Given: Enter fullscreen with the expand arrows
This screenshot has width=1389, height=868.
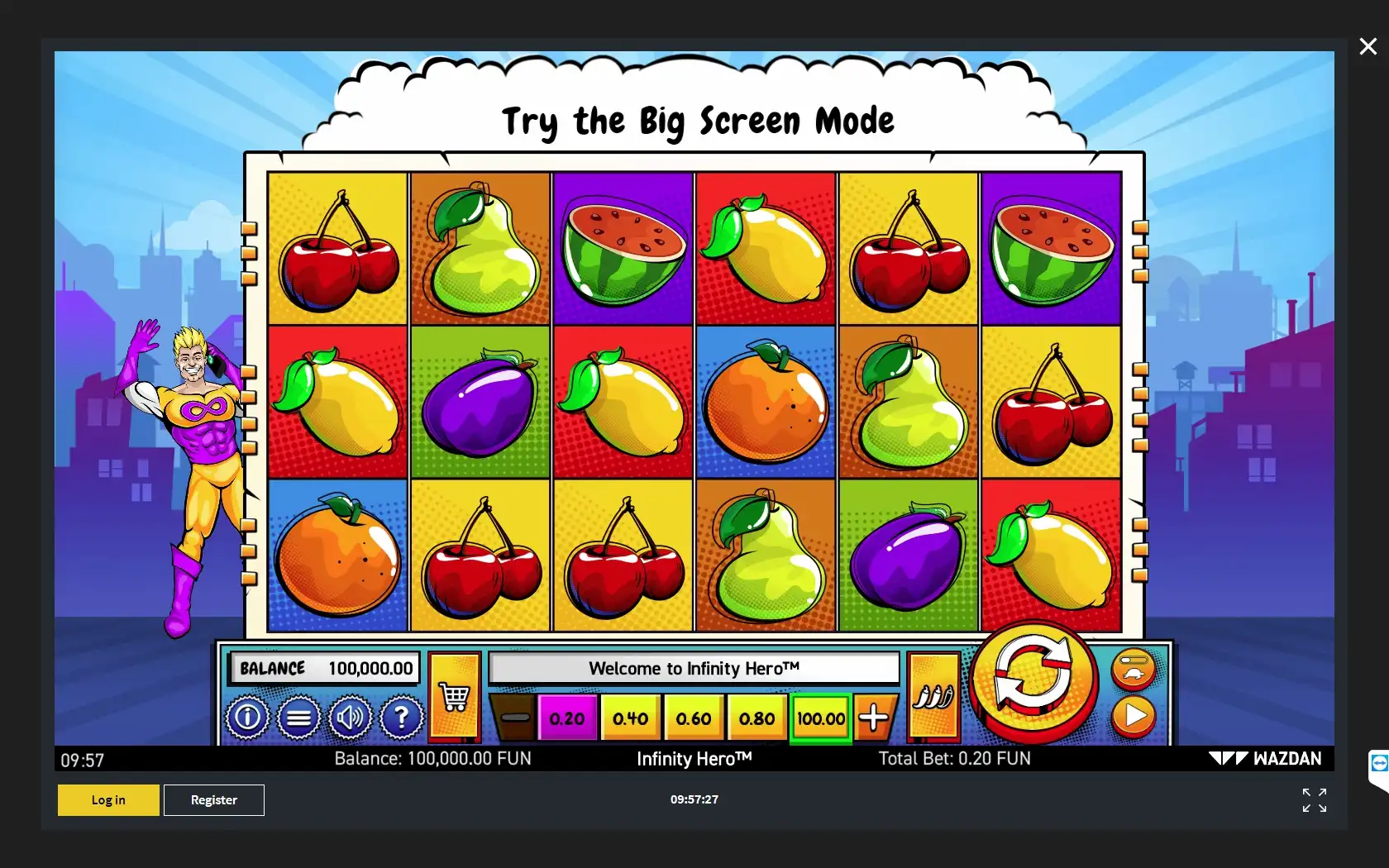Looking at the screenshot, I should click(x=1314, y=800).
